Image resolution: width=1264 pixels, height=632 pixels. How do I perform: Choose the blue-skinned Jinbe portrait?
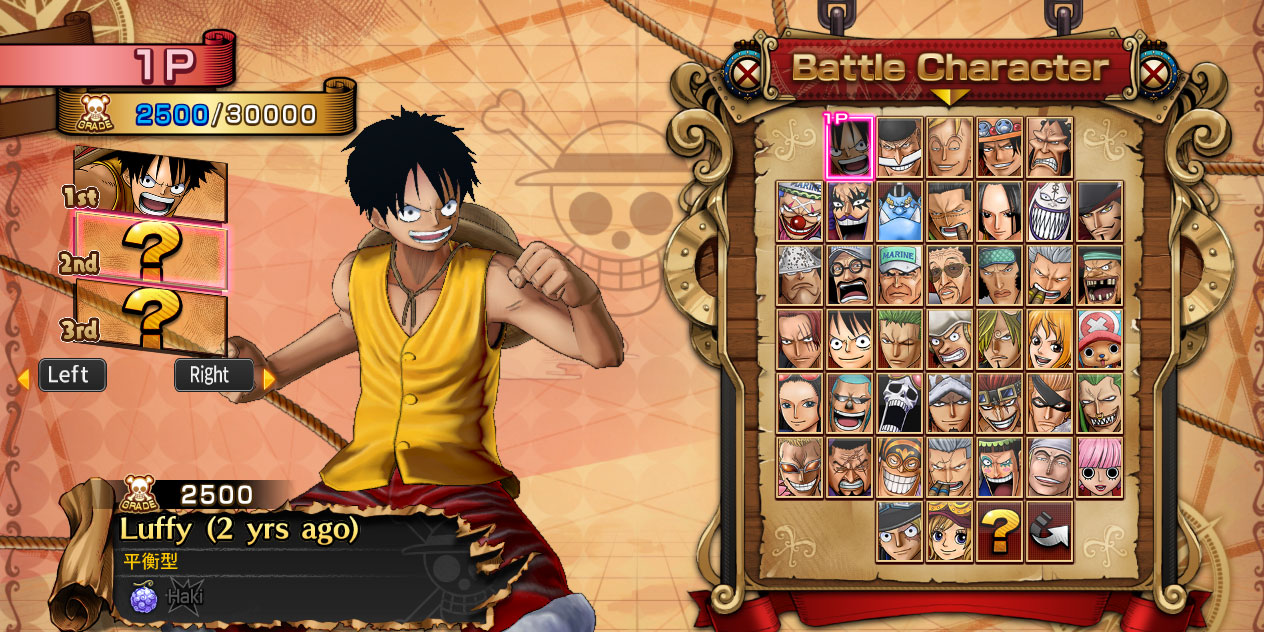coord(899,211)
